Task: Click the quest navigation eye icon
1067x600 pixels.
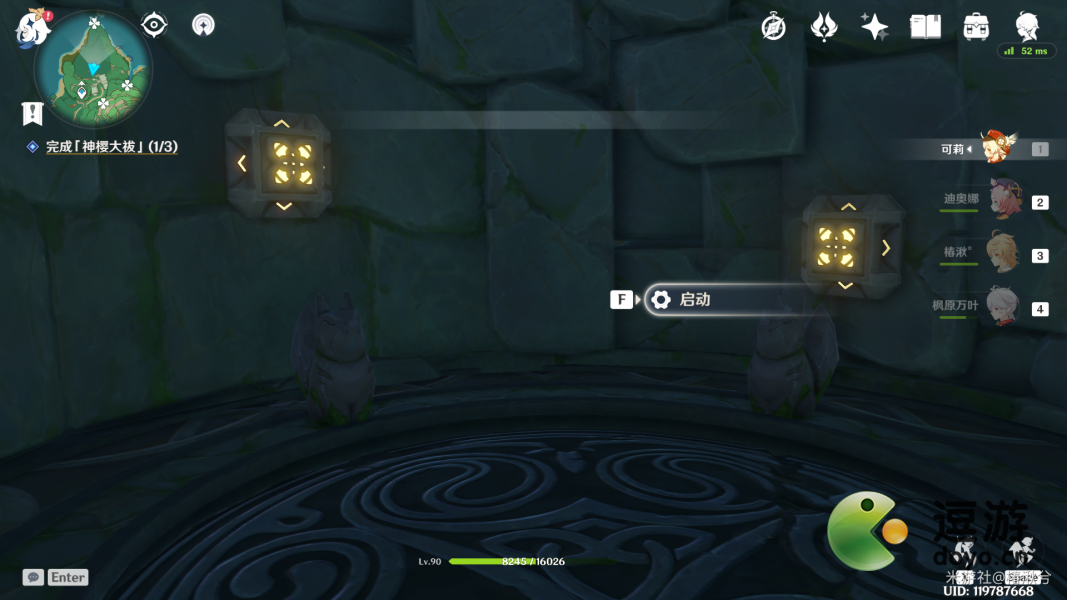Action: click(x=154, y=25)
